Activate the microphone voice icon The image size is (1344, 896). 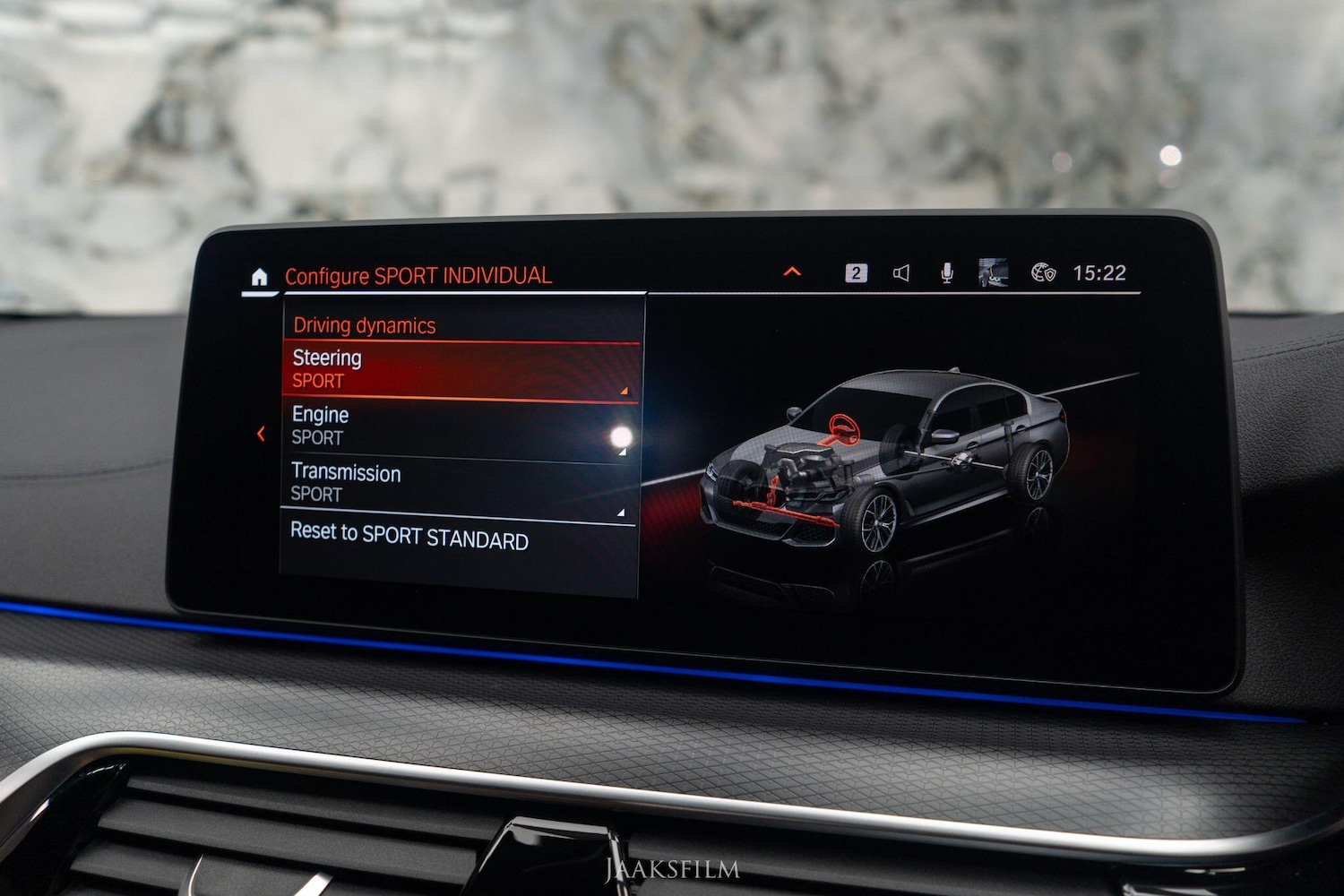947,272
